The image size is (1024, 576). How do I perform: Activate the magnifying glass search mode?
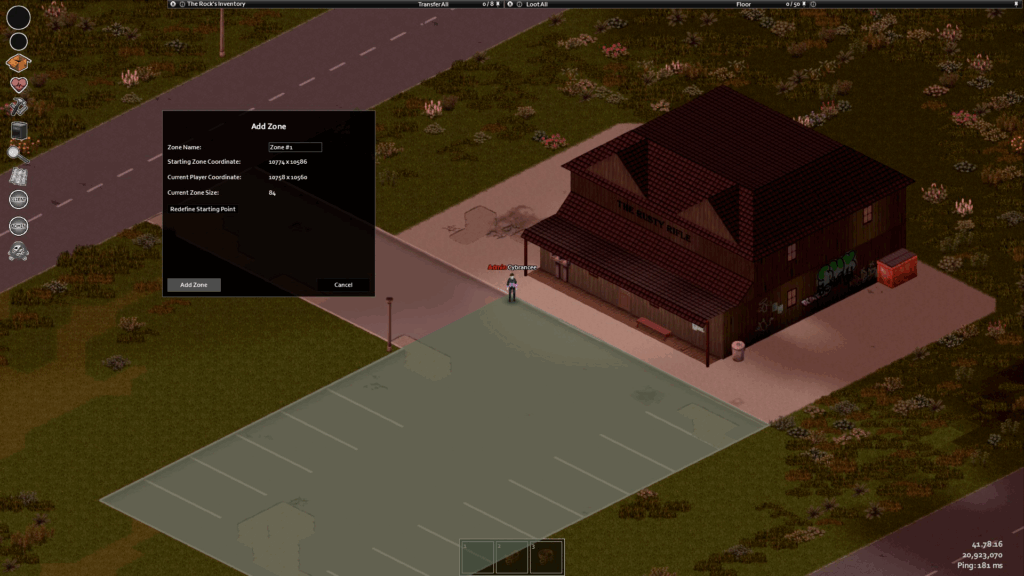coord(18,153)
